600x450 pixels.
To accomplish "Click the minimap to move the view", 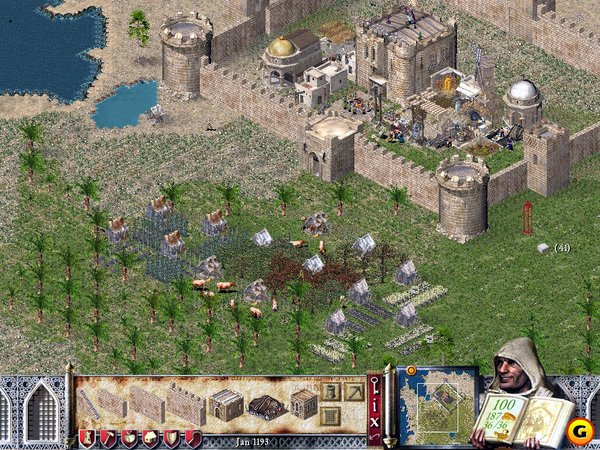I will 437,403.
